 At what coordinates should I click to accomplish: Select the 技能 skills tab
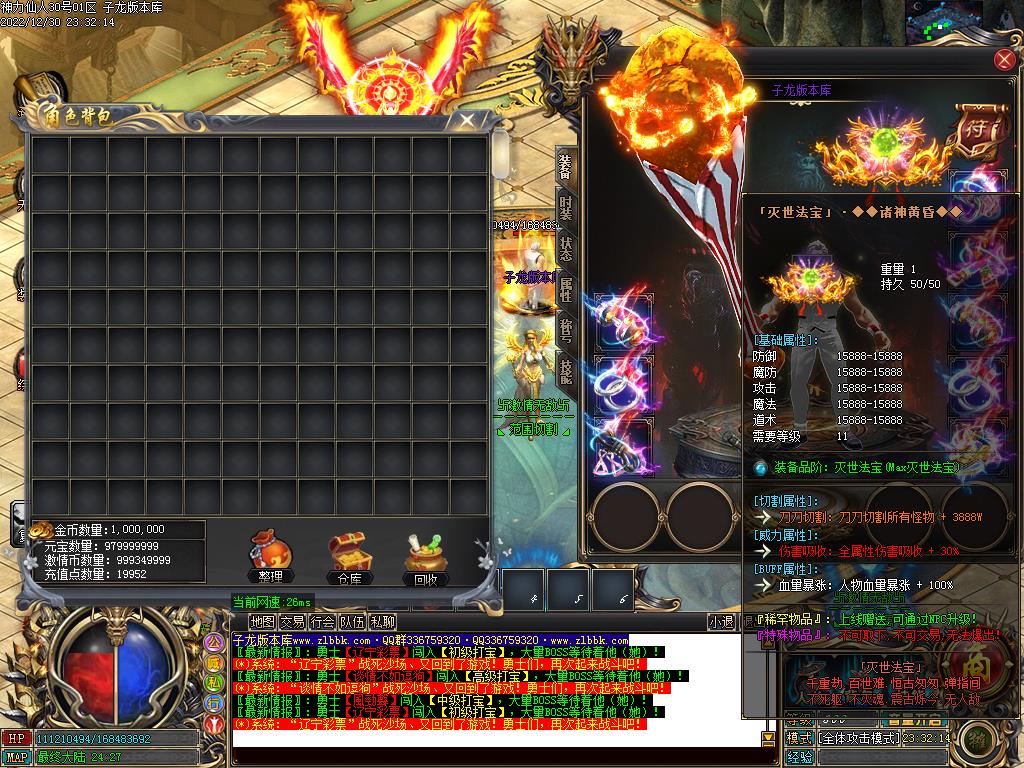(x=565, y=371)
